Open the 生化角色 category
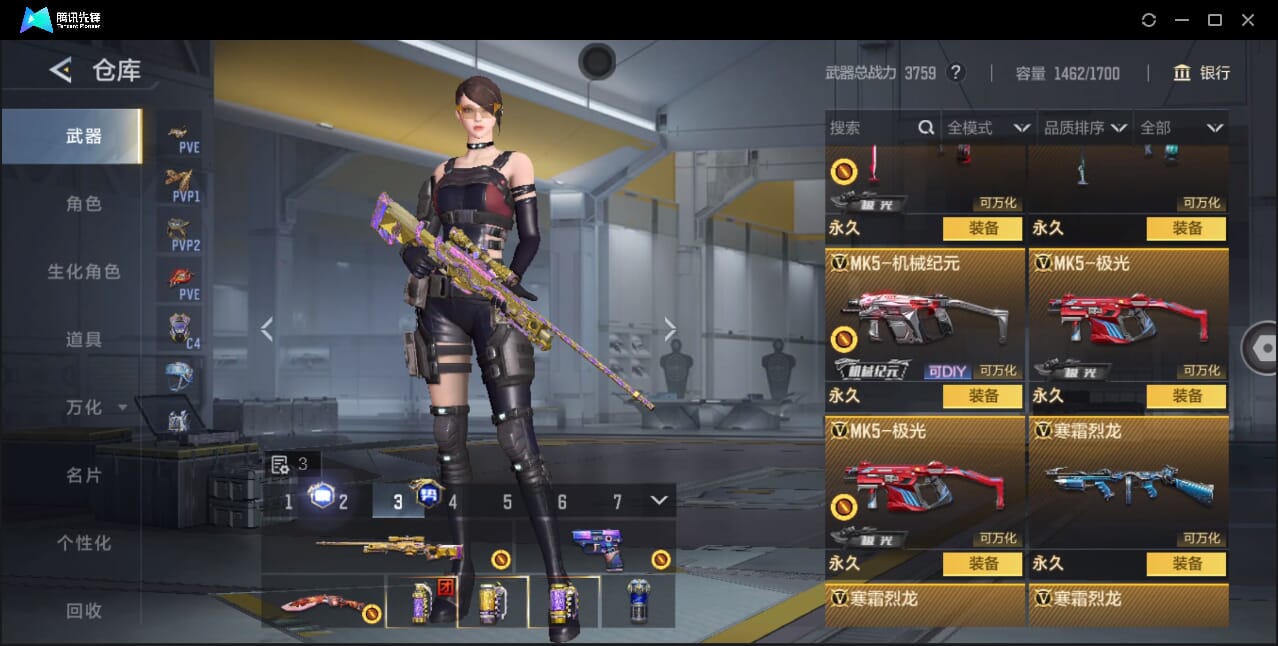1278x646 pixels. tap(84, 272)
